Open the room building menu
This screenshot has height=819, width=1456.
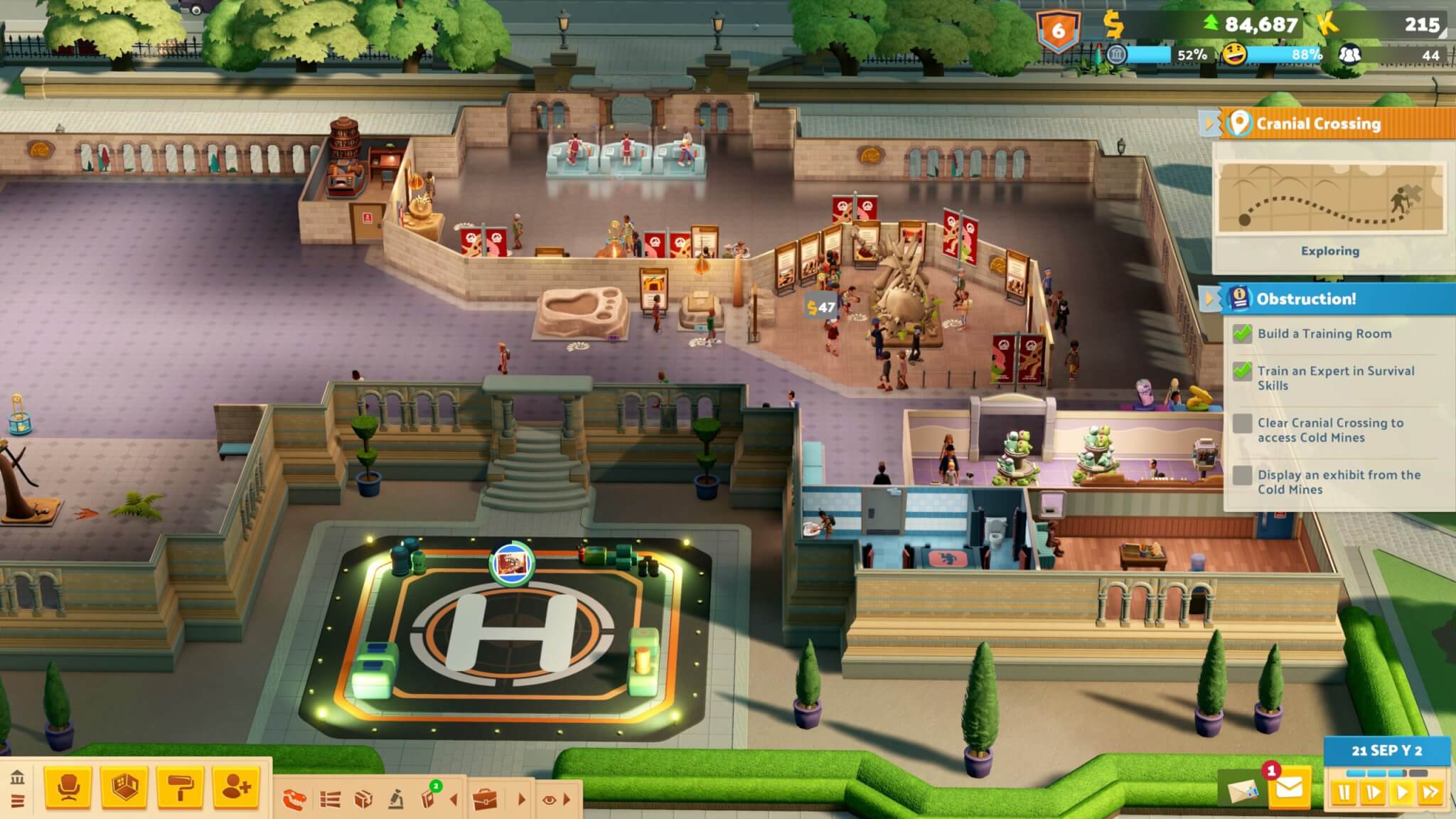pyautogui.click(x=124, y=787)
